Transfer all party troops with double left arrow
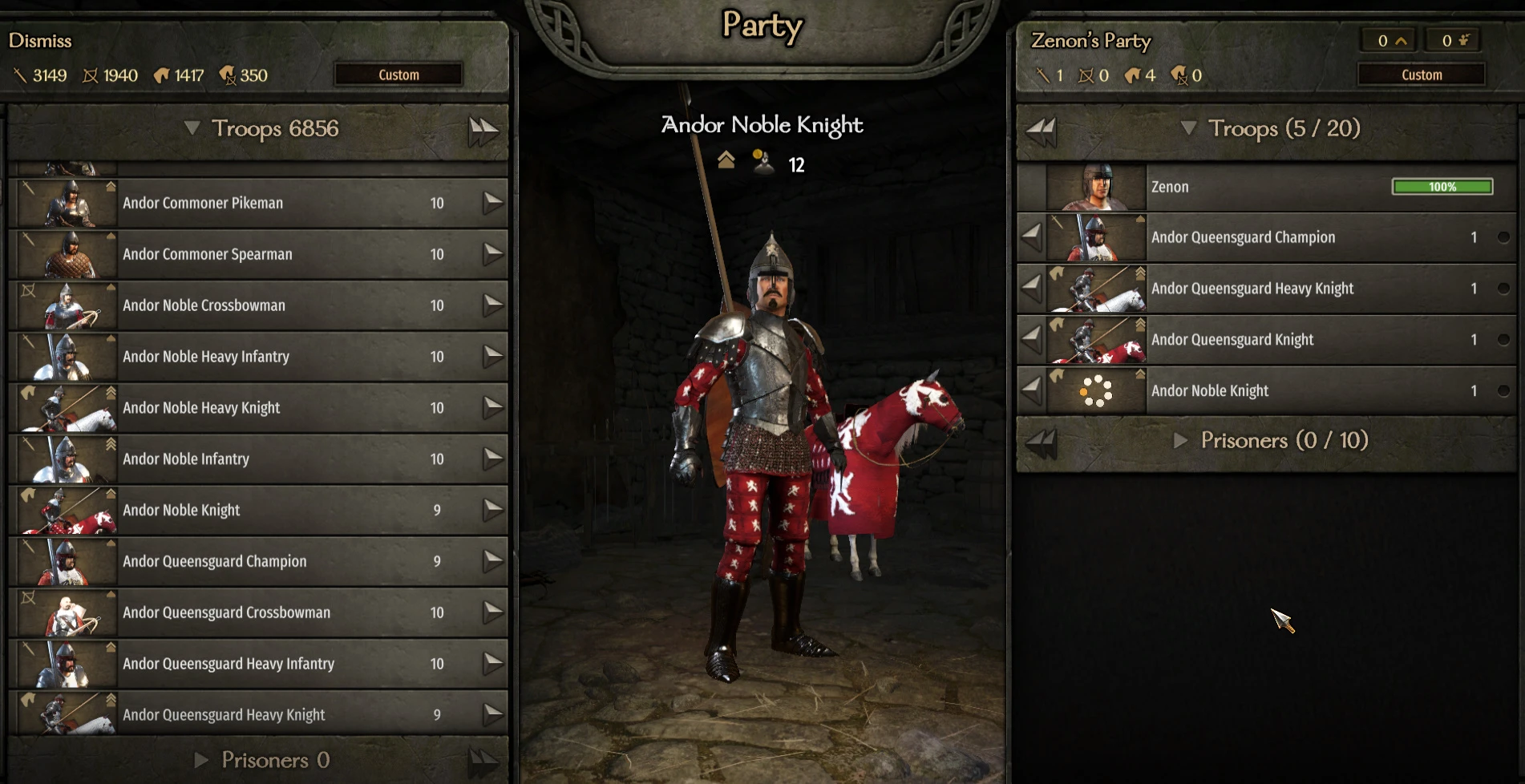Image resolution: width=1525 pixels, height=784 pixels. coord(1042,130)
